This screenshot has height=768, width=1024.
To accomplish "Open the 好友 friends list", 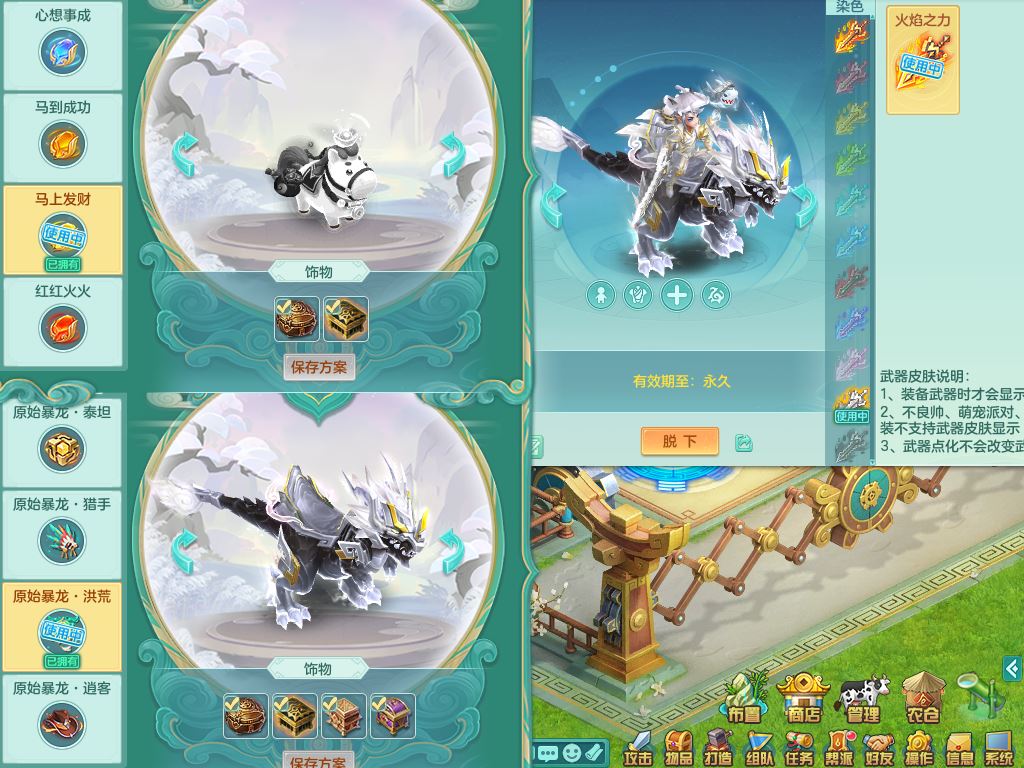I will [879, 748].
